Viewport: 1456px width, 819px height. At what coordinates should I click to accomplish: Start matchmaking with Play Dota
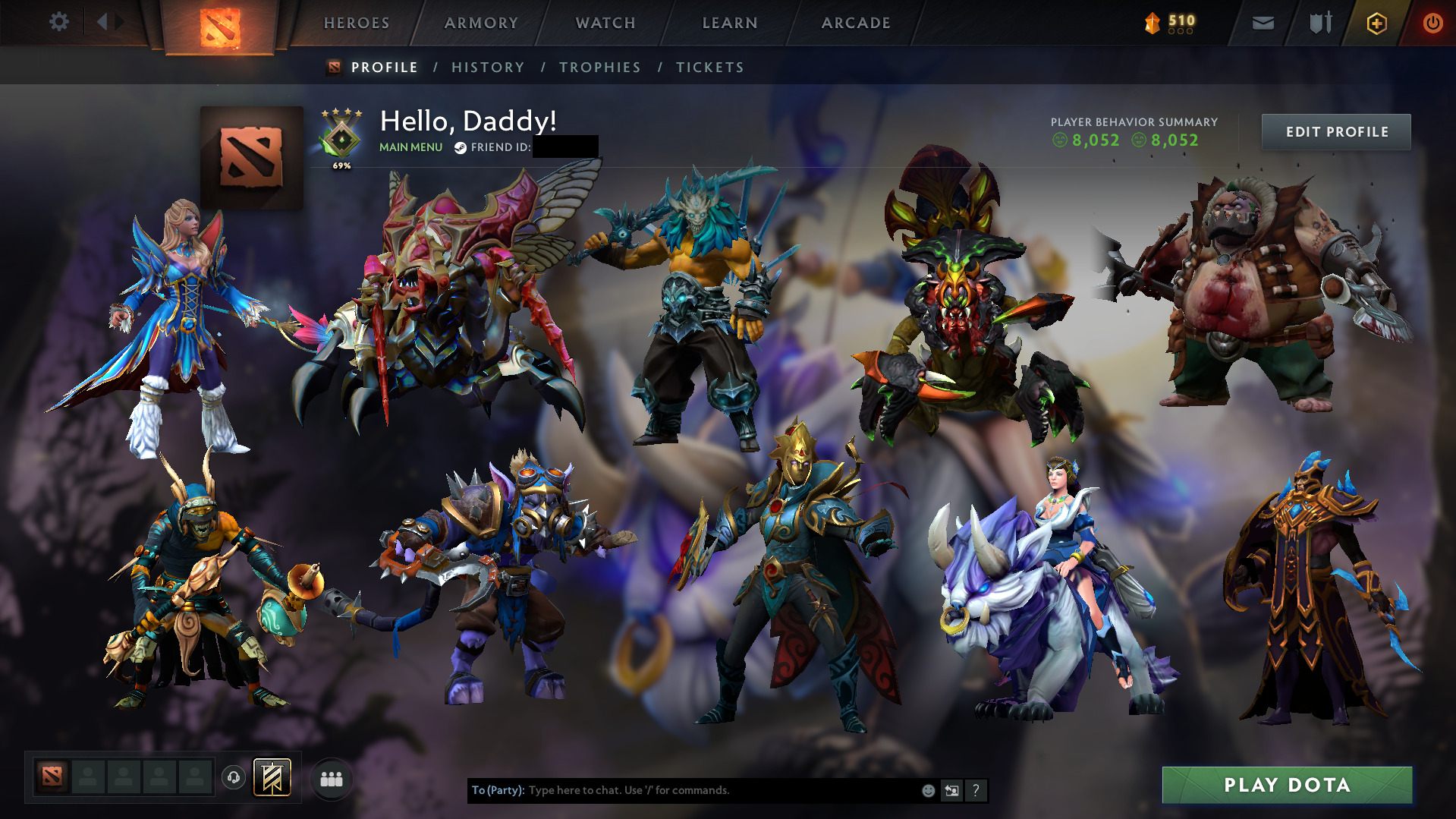(1287, 785)
